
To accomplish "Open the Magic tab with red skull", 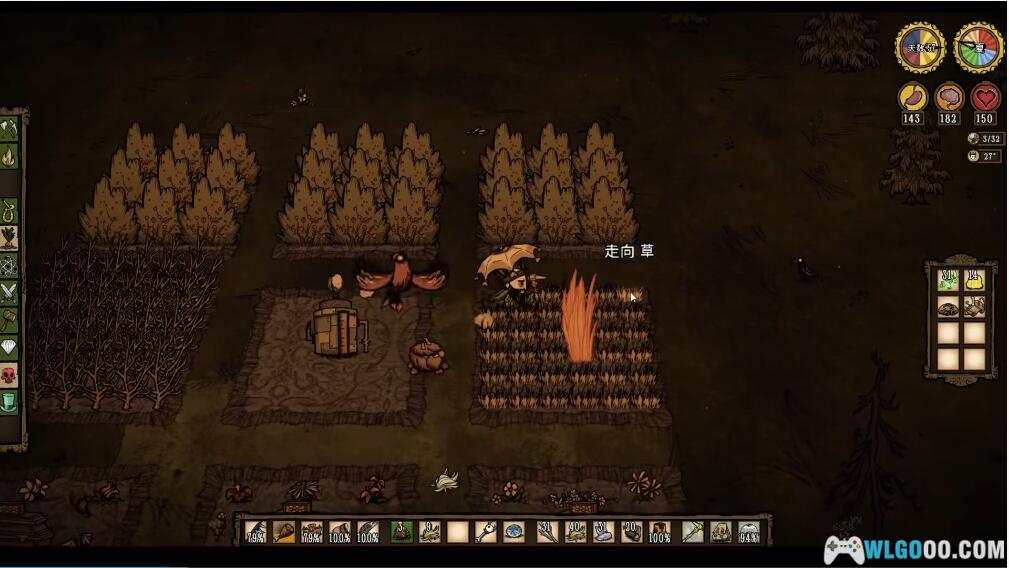I will (9, 375).
